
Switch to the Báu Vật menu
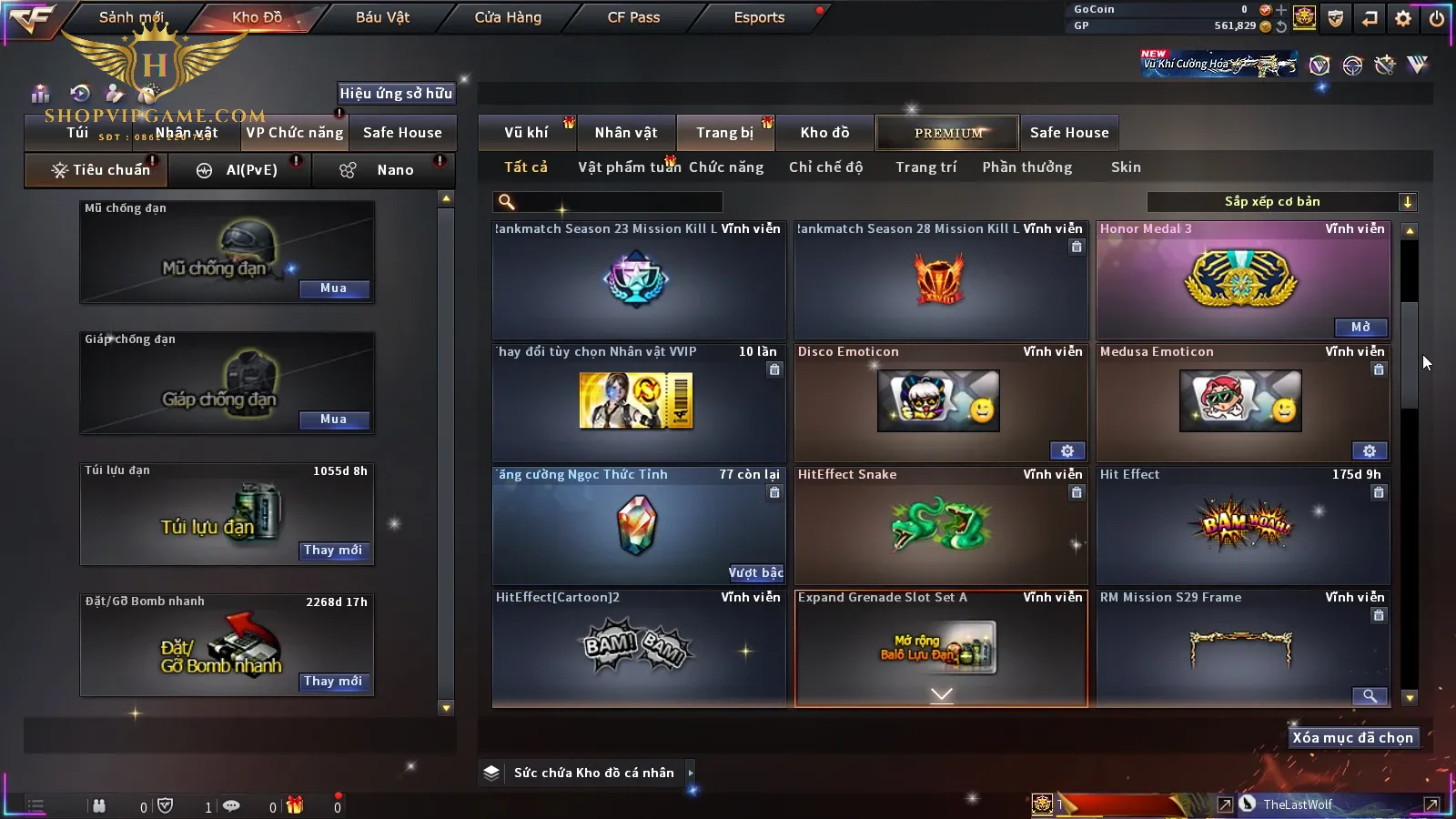pos(382,17)
